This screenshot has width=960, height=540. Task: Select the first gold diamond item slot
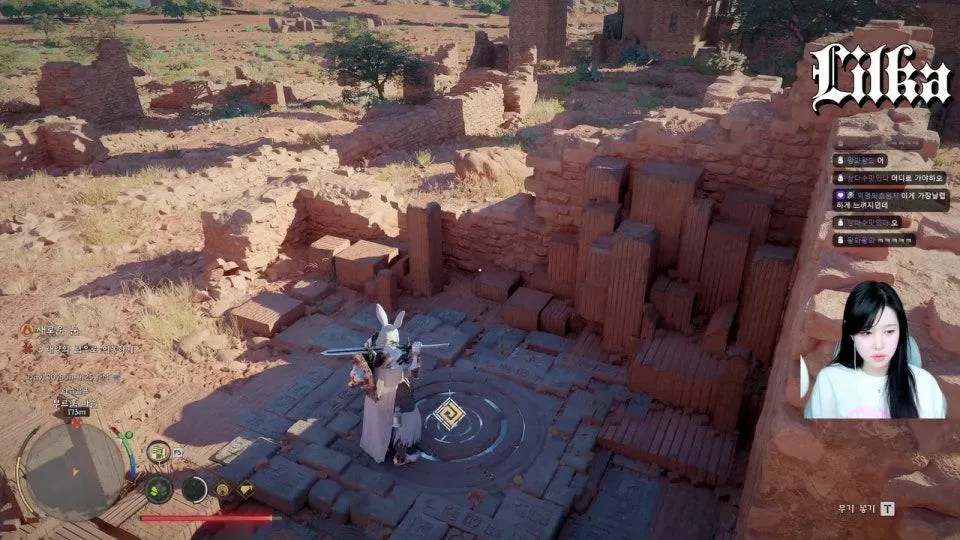(224, 489)
